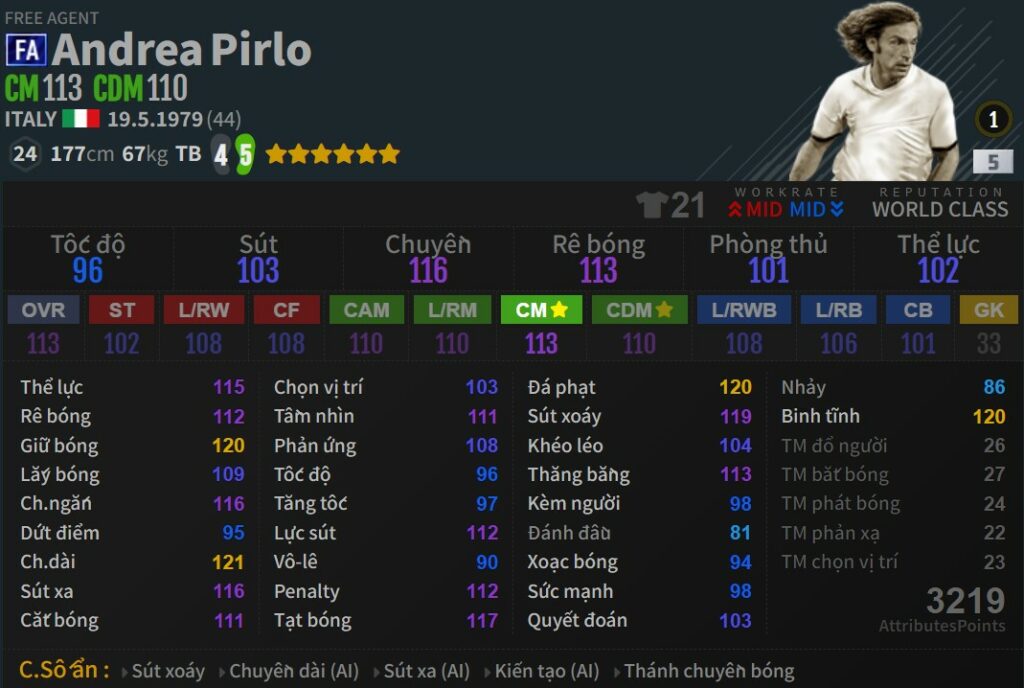Screen dimensions: 1024x688
Task: Choose the CF position badge
Action: point(286,310)
